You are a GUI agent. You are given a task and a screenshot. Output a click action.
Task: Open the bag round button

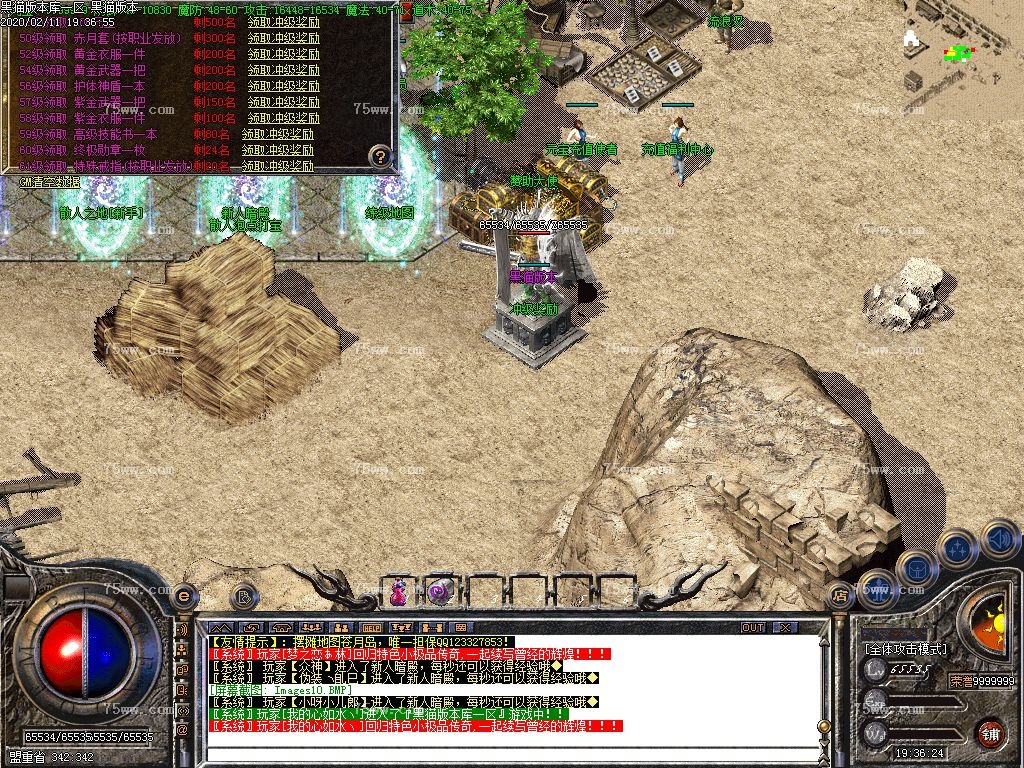(x=916, y=567)
